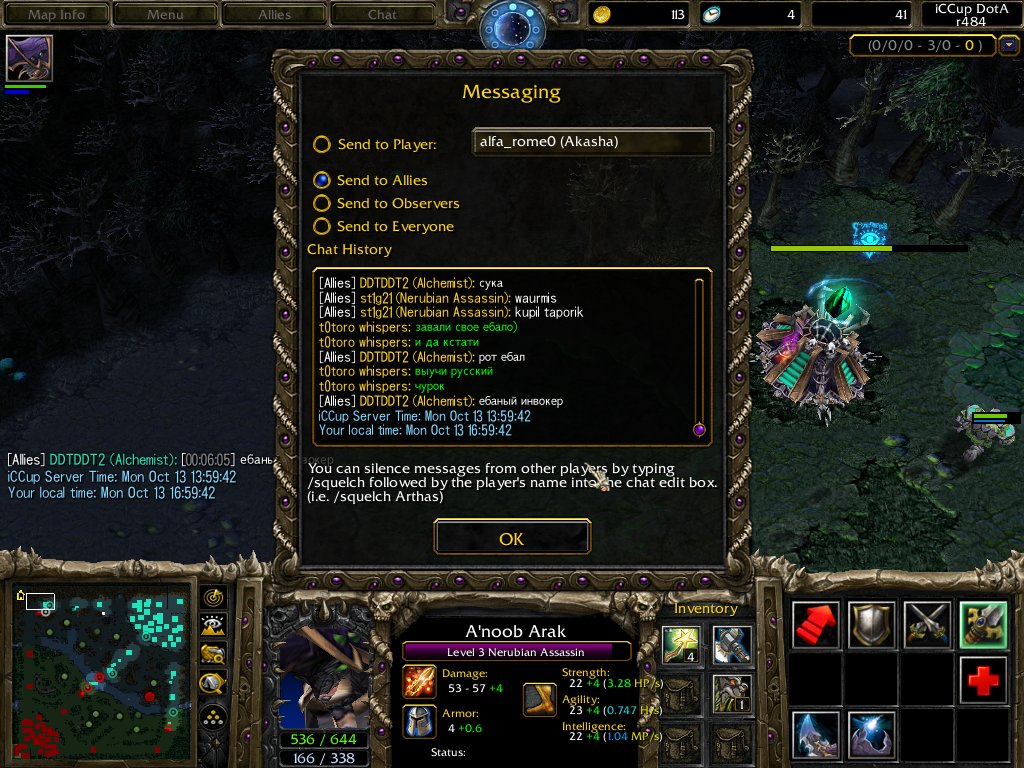Open the red cross hero abilities button
The image size is (1024, 768).
[x=983, y=680]
